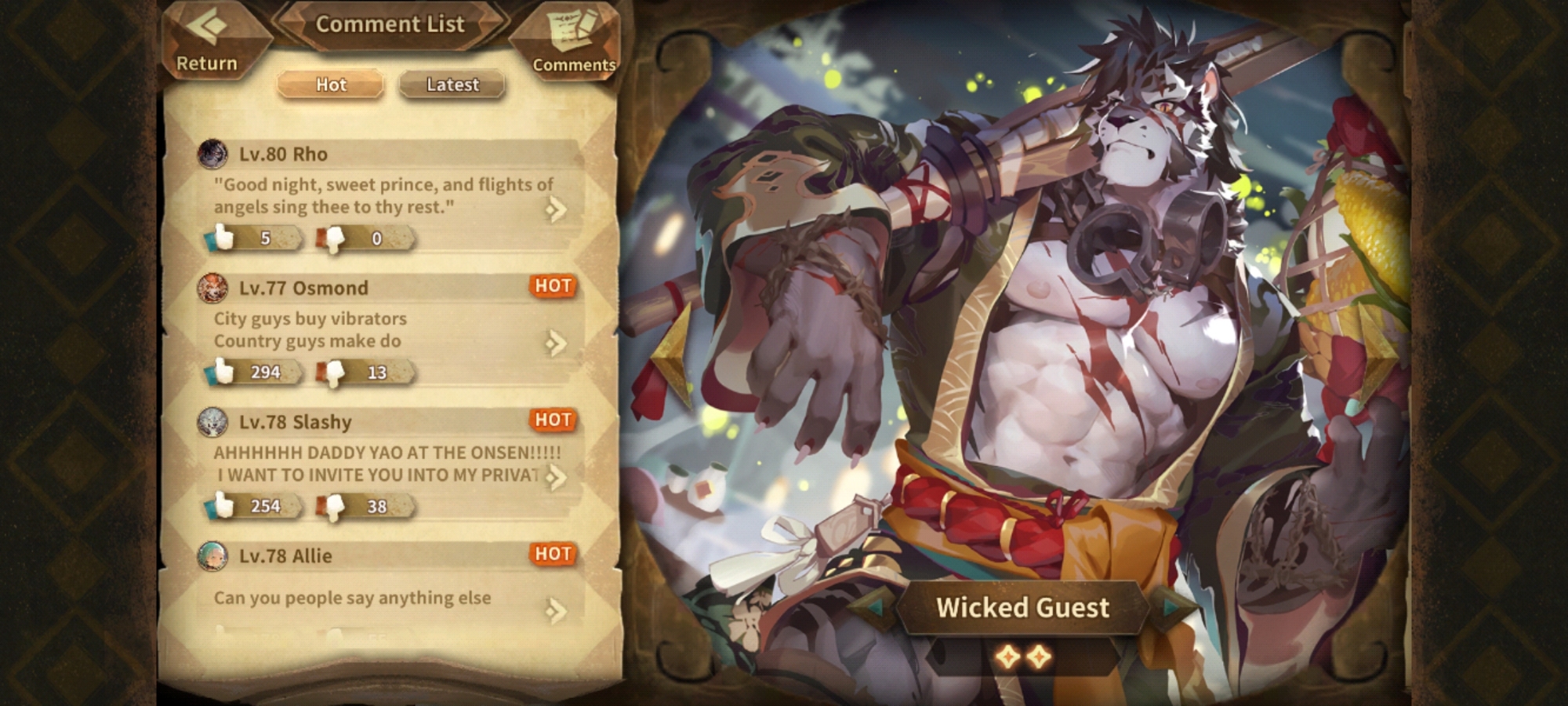
Task: Dislike Osmond's comment with thumbs down
Action: (x=335, y=372)
